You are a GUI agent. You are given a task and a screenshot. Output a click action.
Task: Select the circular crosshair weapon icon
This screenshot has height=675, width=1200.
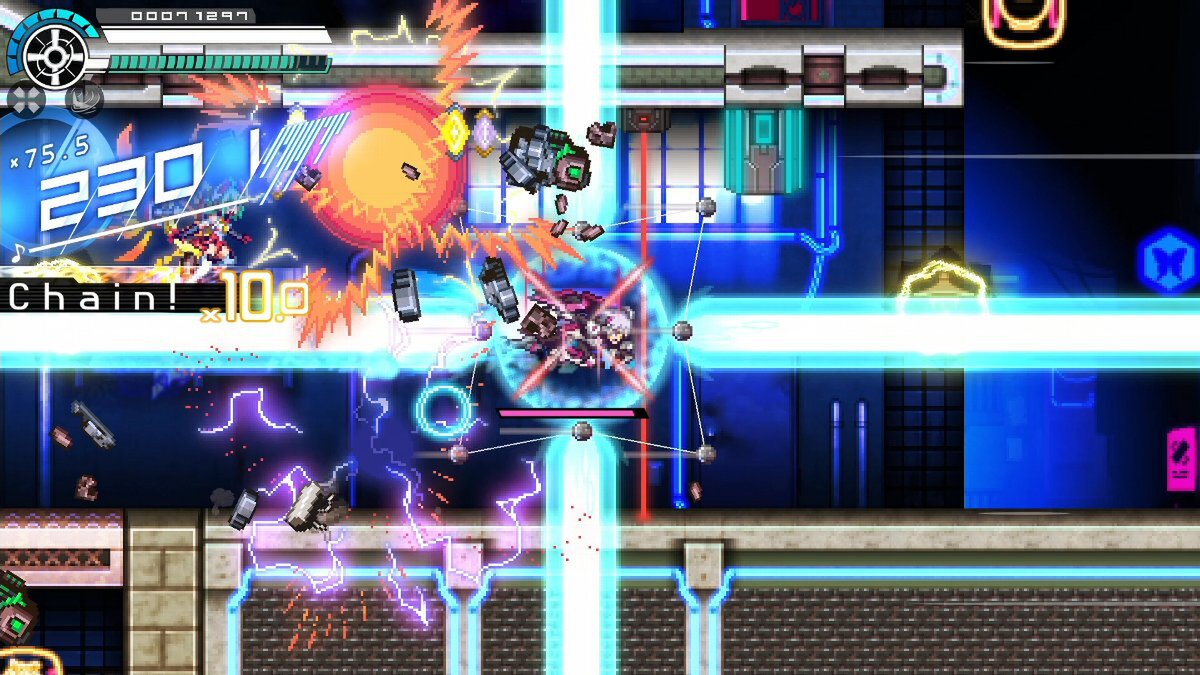[55, 53]
